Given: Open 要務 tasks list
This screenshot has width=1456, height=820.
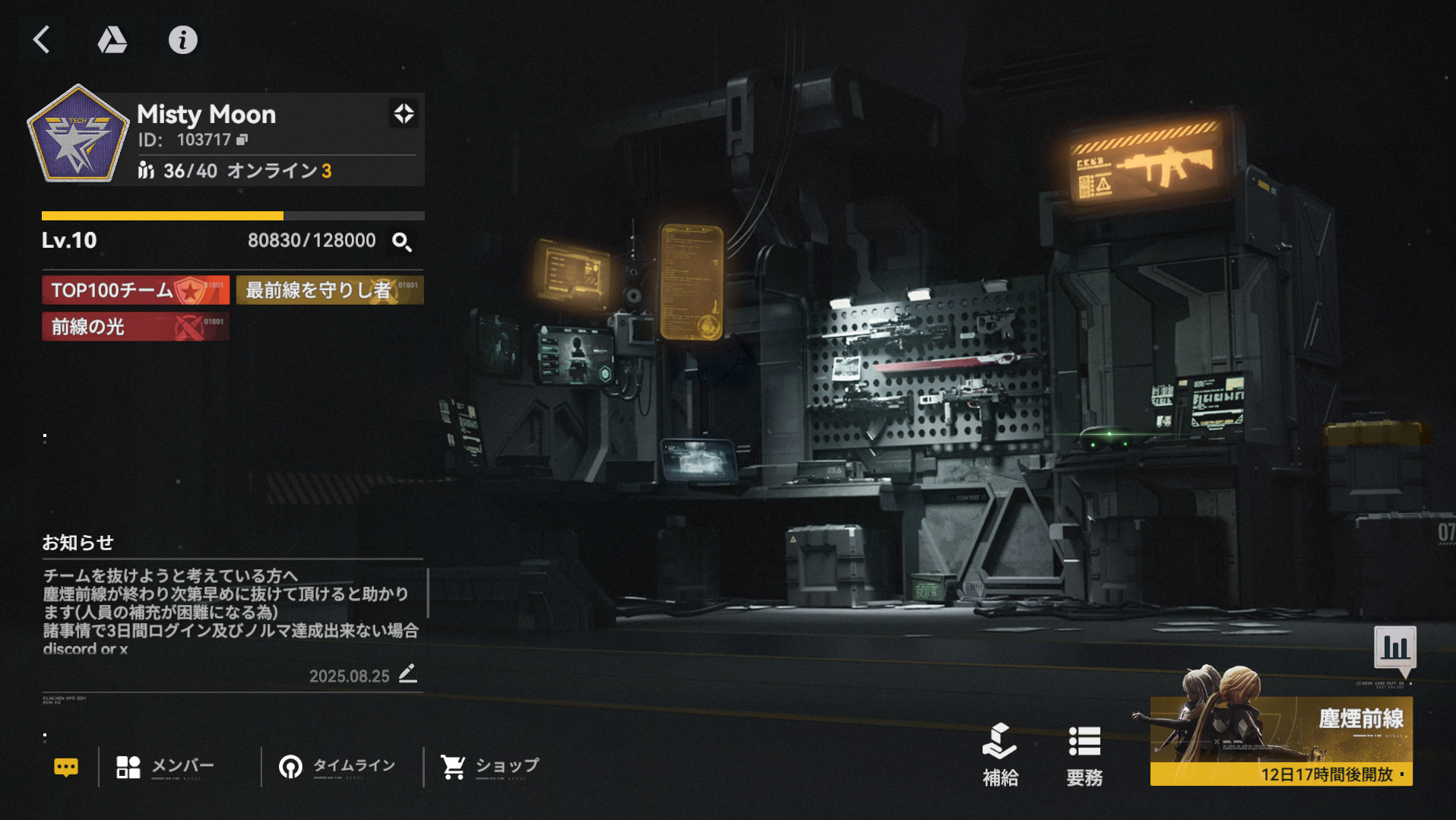Looking at the screenshot, I should pyautogui.click(x=1084, y=754).
